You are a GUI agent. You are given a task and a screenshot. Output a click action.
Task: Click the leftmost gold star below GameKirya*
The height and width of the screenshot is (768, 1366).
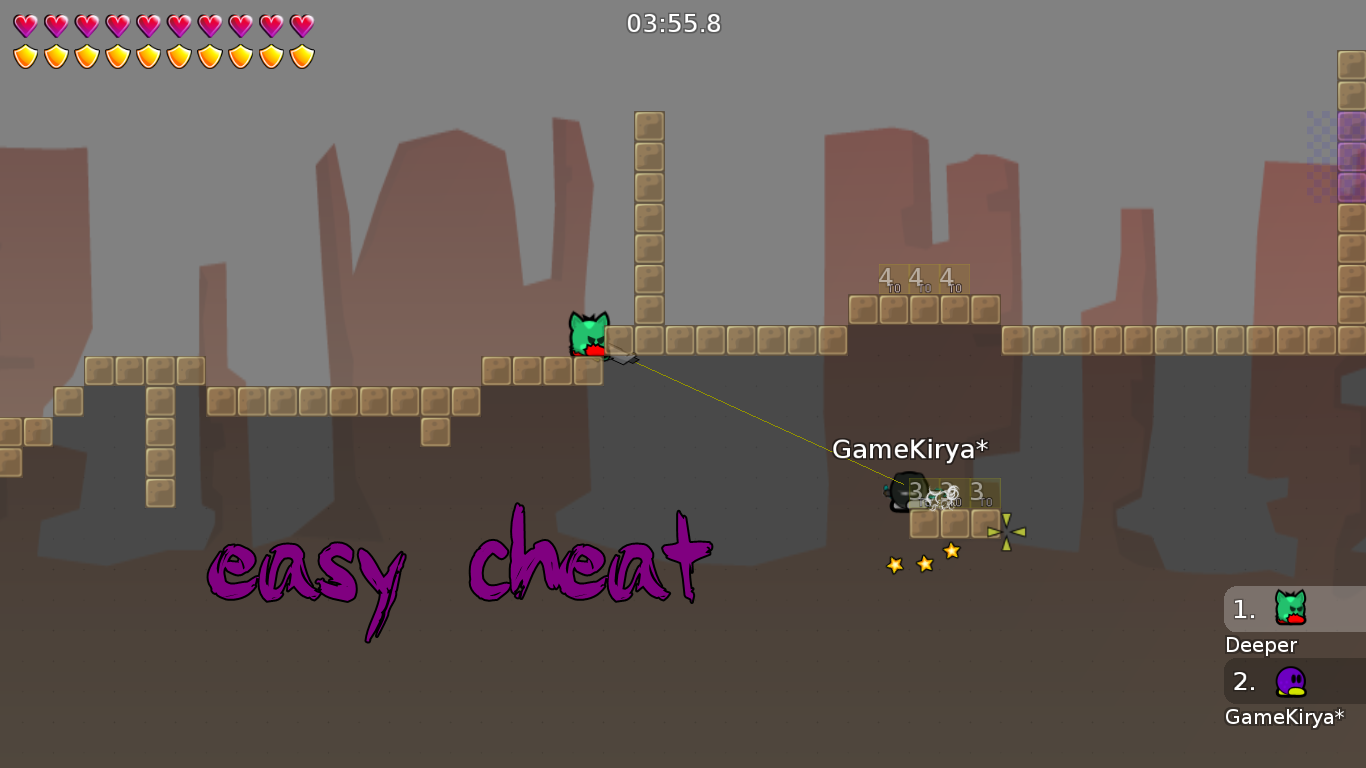[892, 565]
